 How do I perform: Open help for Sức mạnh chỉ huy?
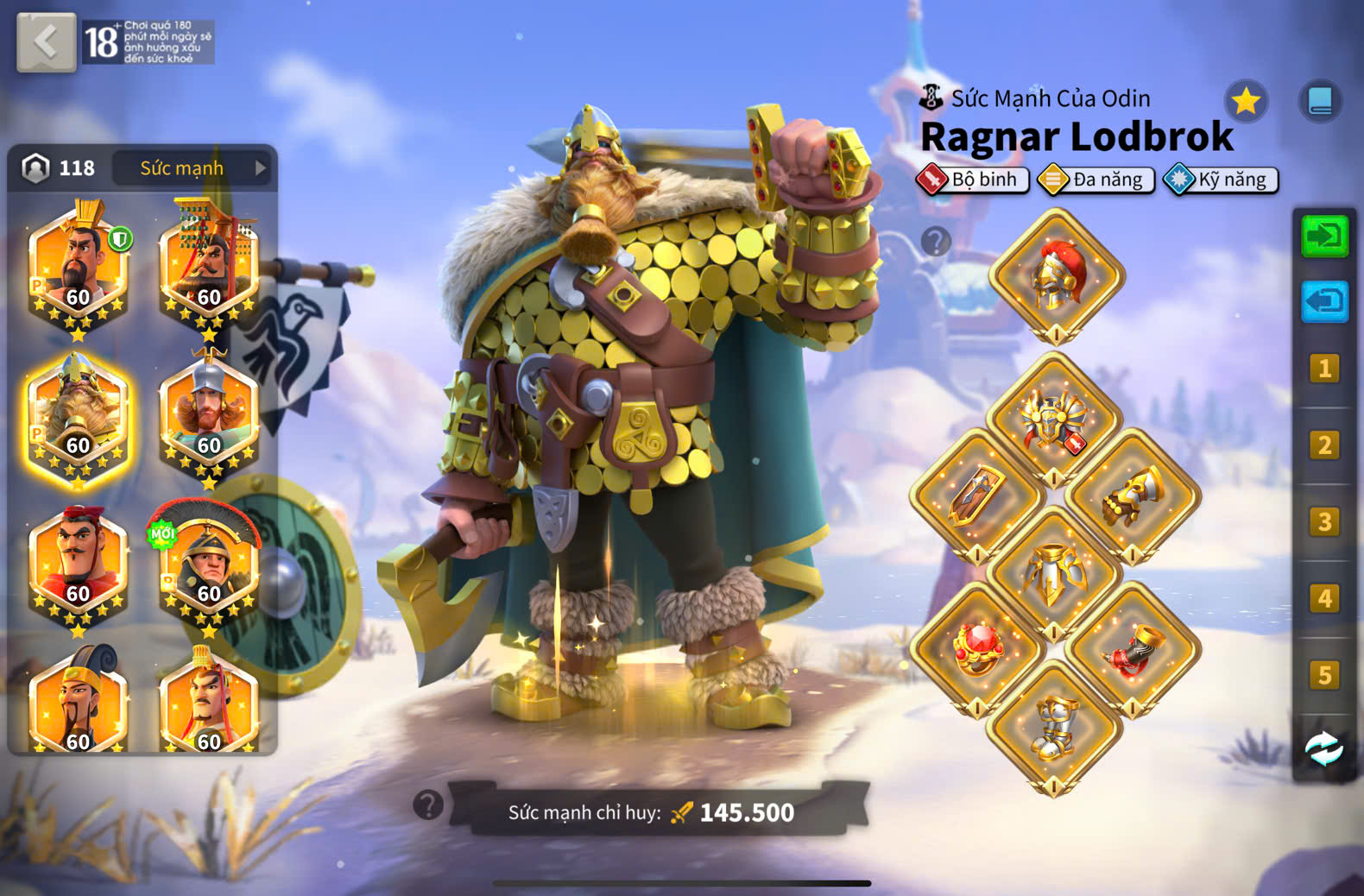pos(428,805)
